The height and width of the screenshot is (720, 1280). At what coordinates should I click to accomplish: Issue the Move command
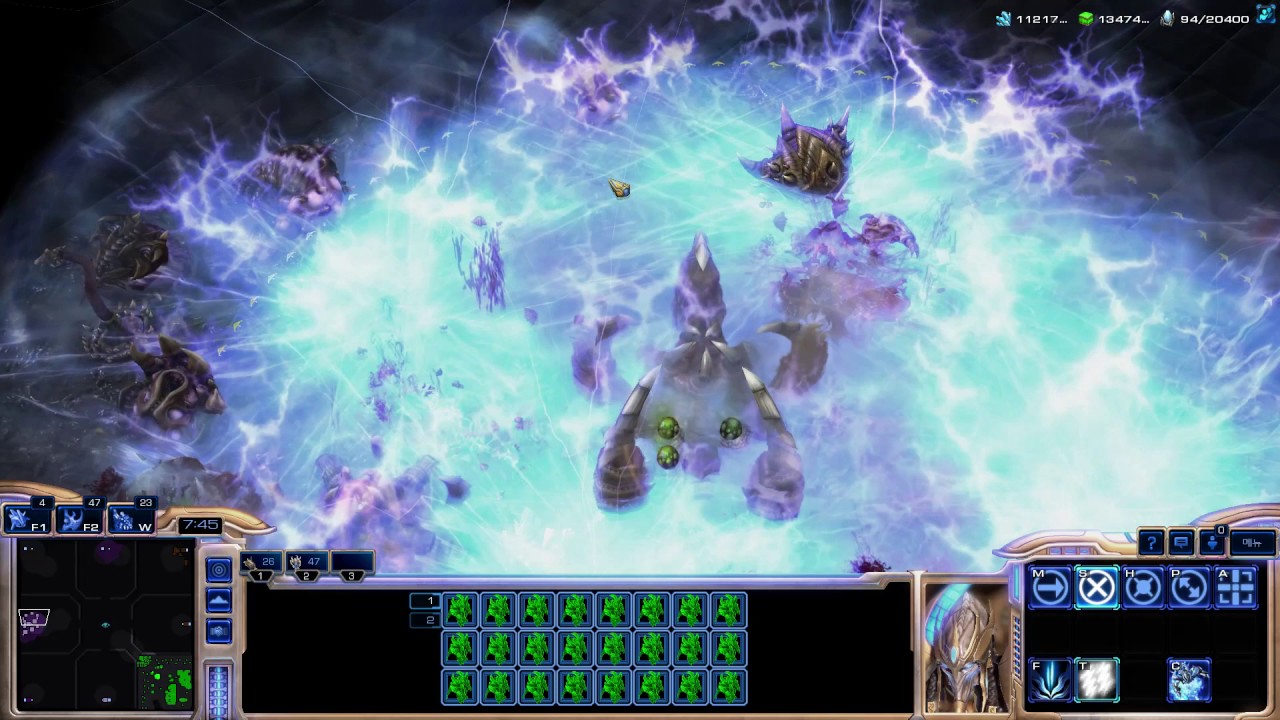(1050, 588)
